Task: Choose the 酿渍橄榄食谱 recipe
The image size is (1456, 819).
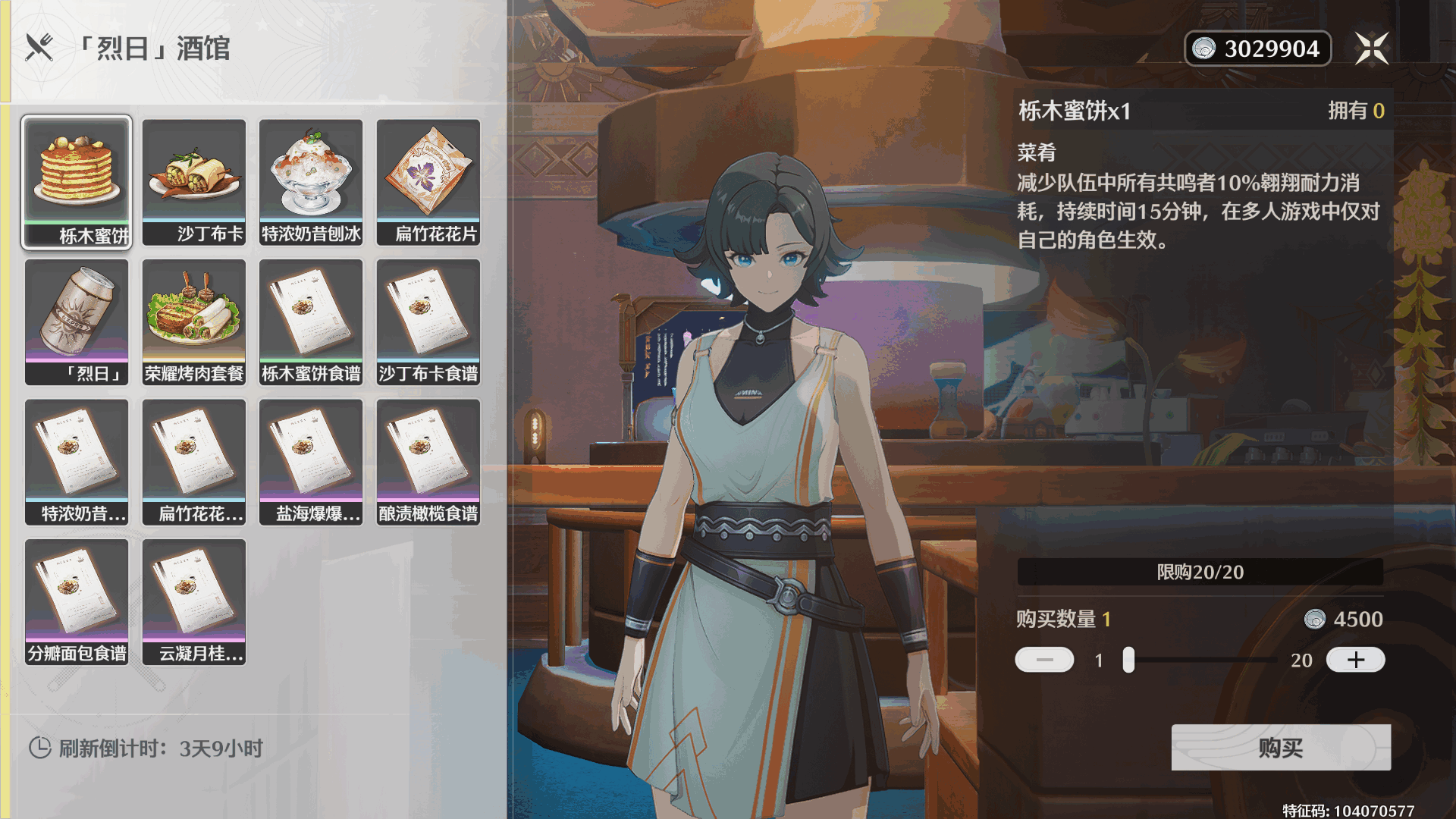Action: coord(428,462)
